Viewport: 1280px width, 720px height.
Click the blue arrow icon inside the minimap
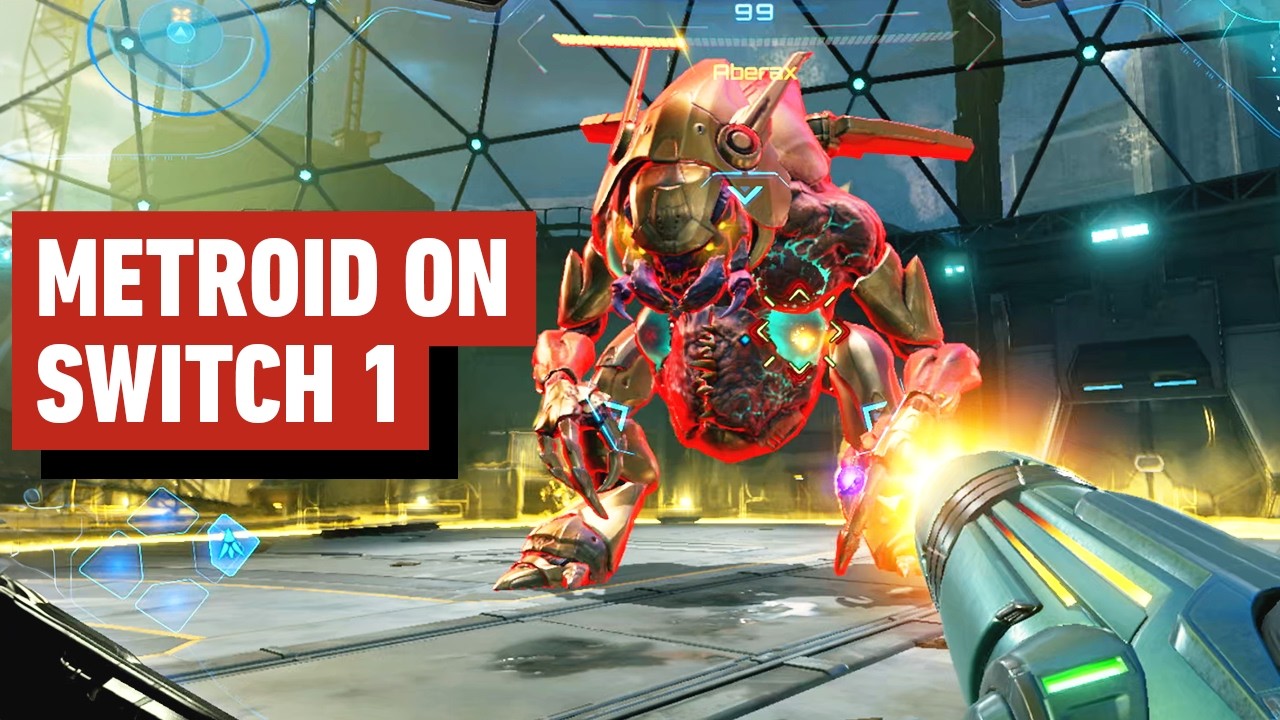point(179,32)
